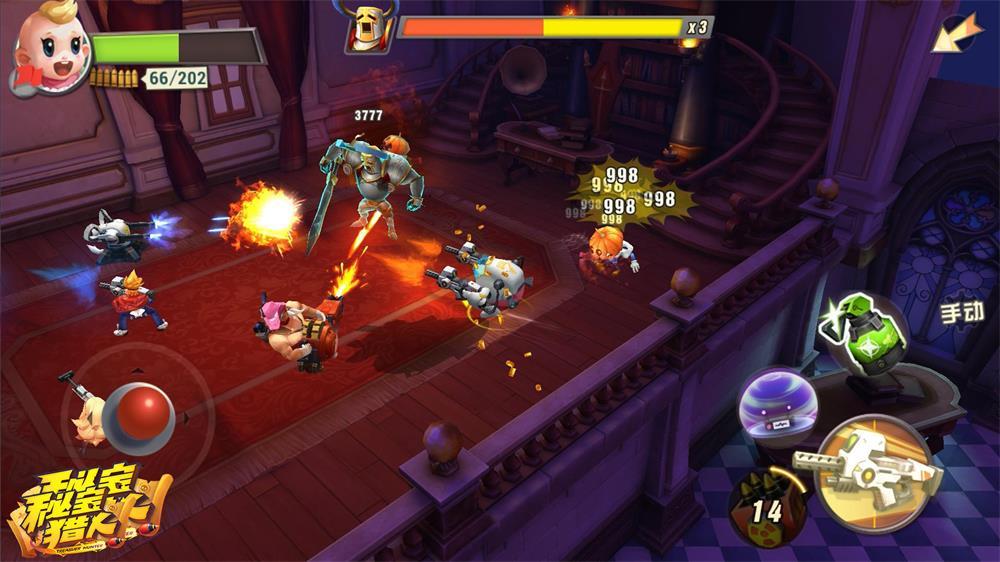Image resolution: width=1000 pixels, height=562 pixels.
Task: Tap the red virtual joystick ball
Action: [x=141, y=413]
